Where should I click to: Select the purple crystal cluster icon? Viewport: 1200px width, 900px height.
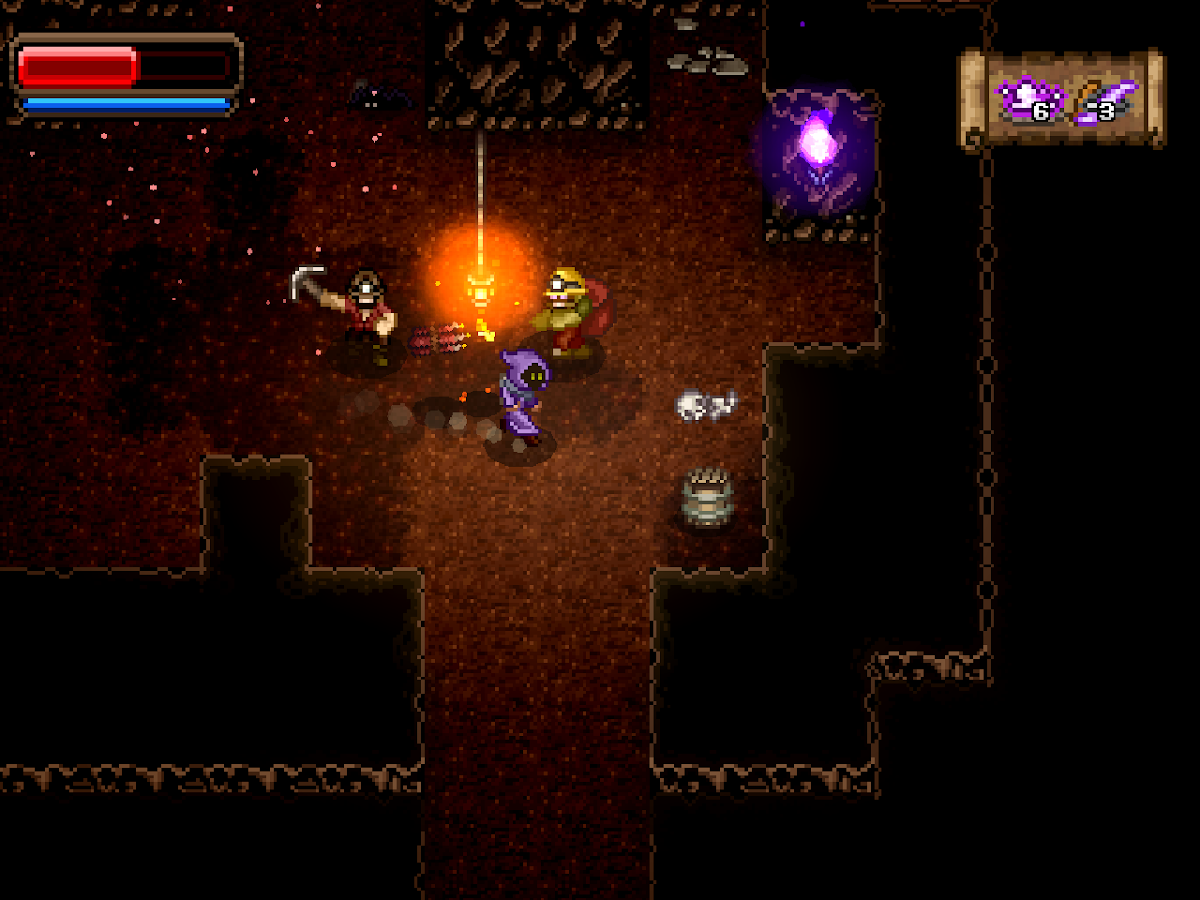(1023, 99)
